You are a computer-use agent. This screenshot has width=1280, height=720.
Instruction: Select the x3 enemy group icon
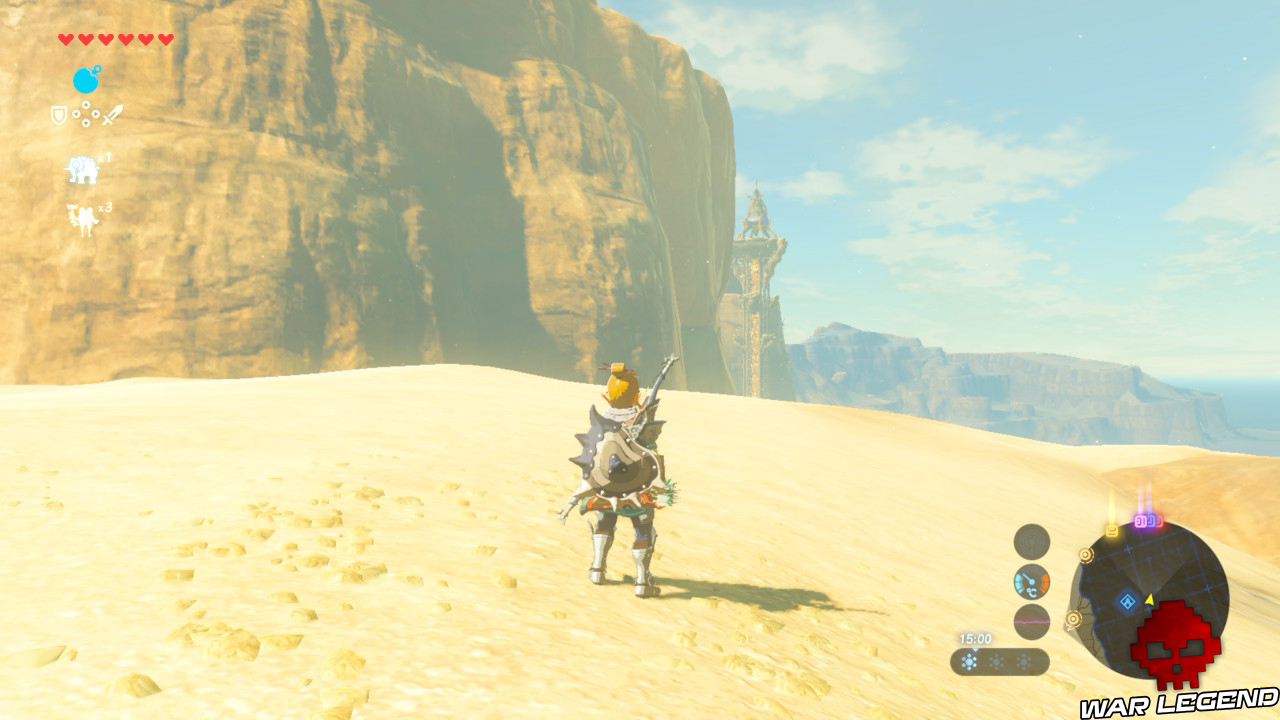click(x=84, y=214)
